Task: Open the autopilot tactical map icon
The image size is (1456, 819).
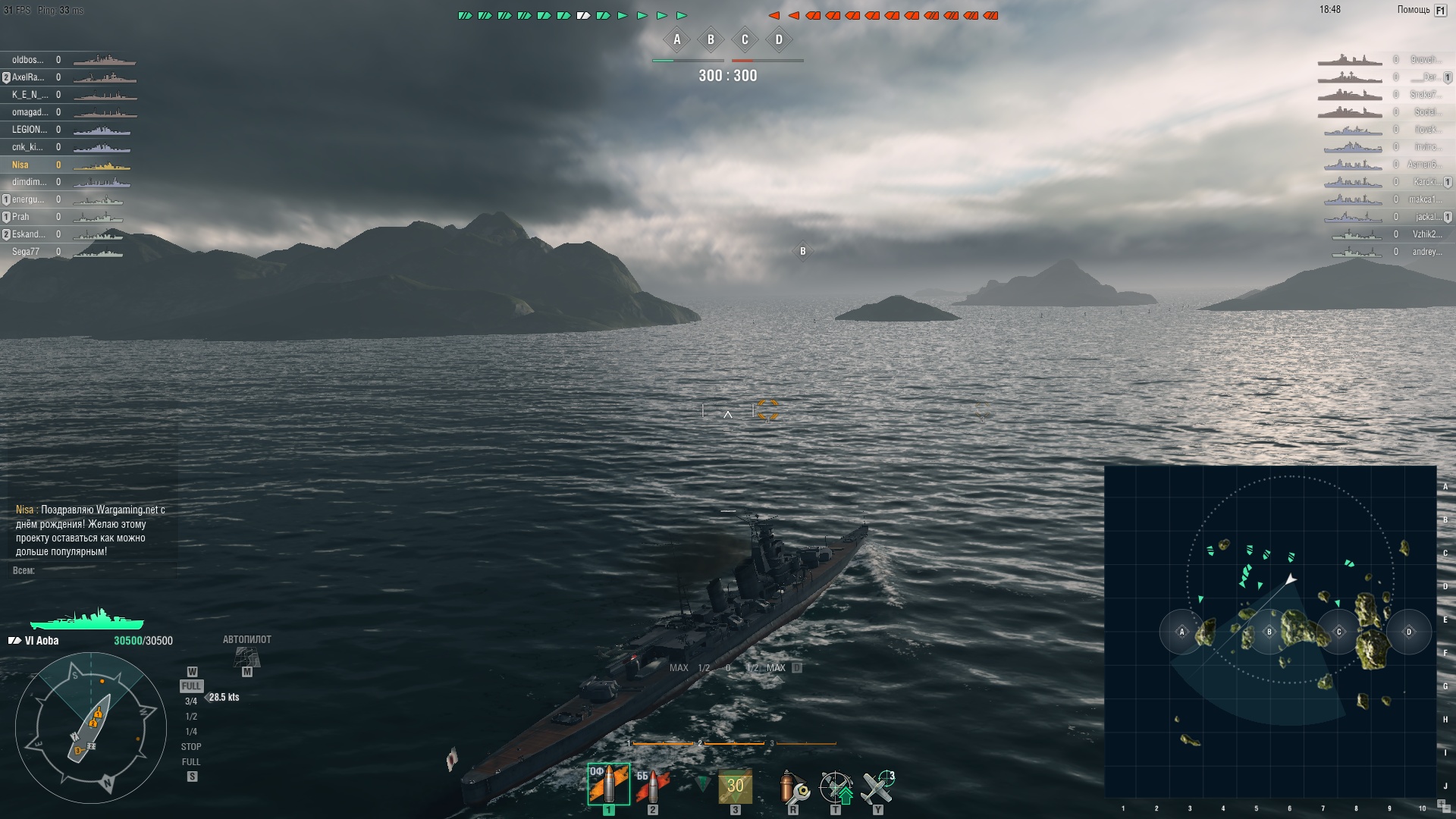Action: tap(246, 656)
